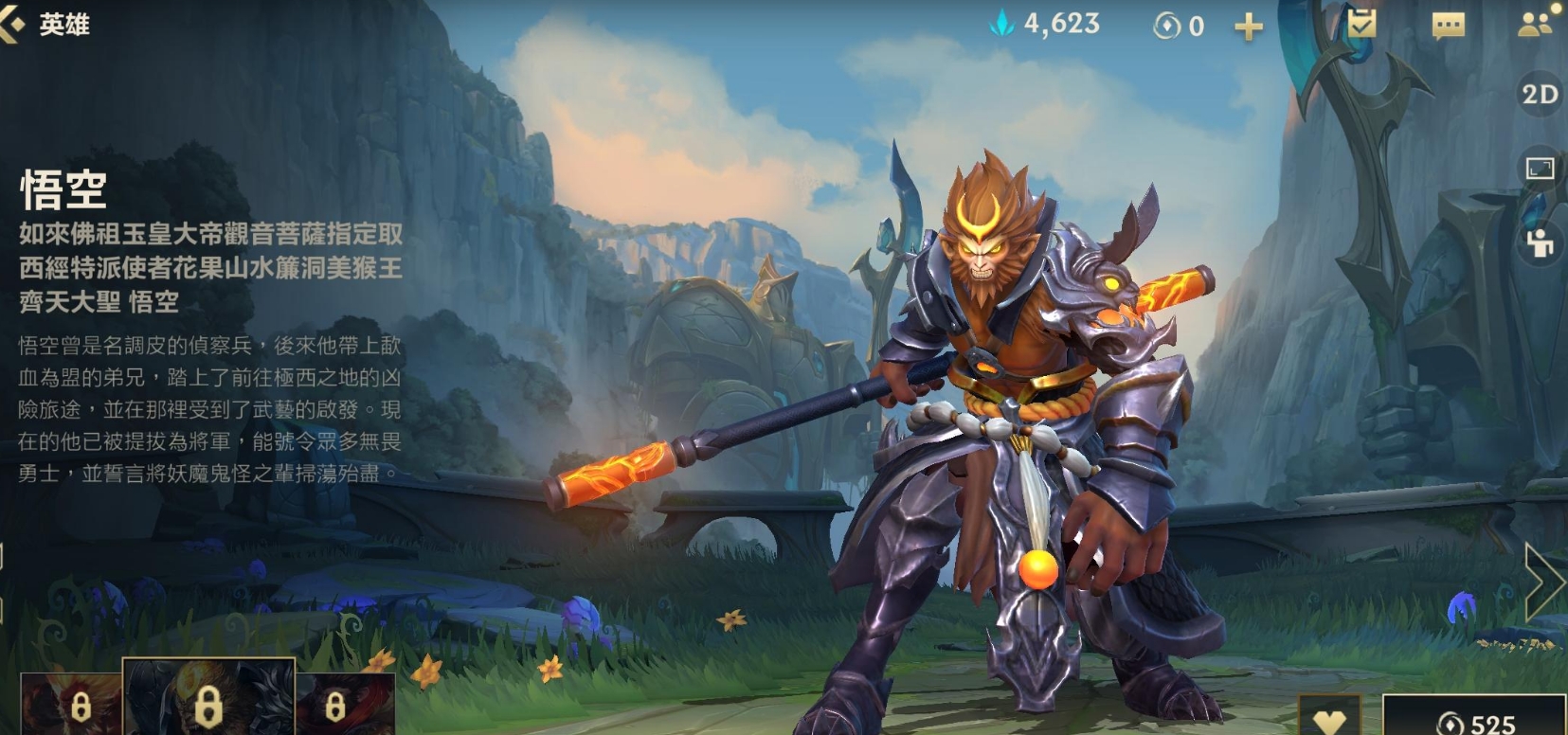This screenshot has width=1568, height=735.
Task: Open the missions clipboard icon
Action: click(x=1361, y=25)
